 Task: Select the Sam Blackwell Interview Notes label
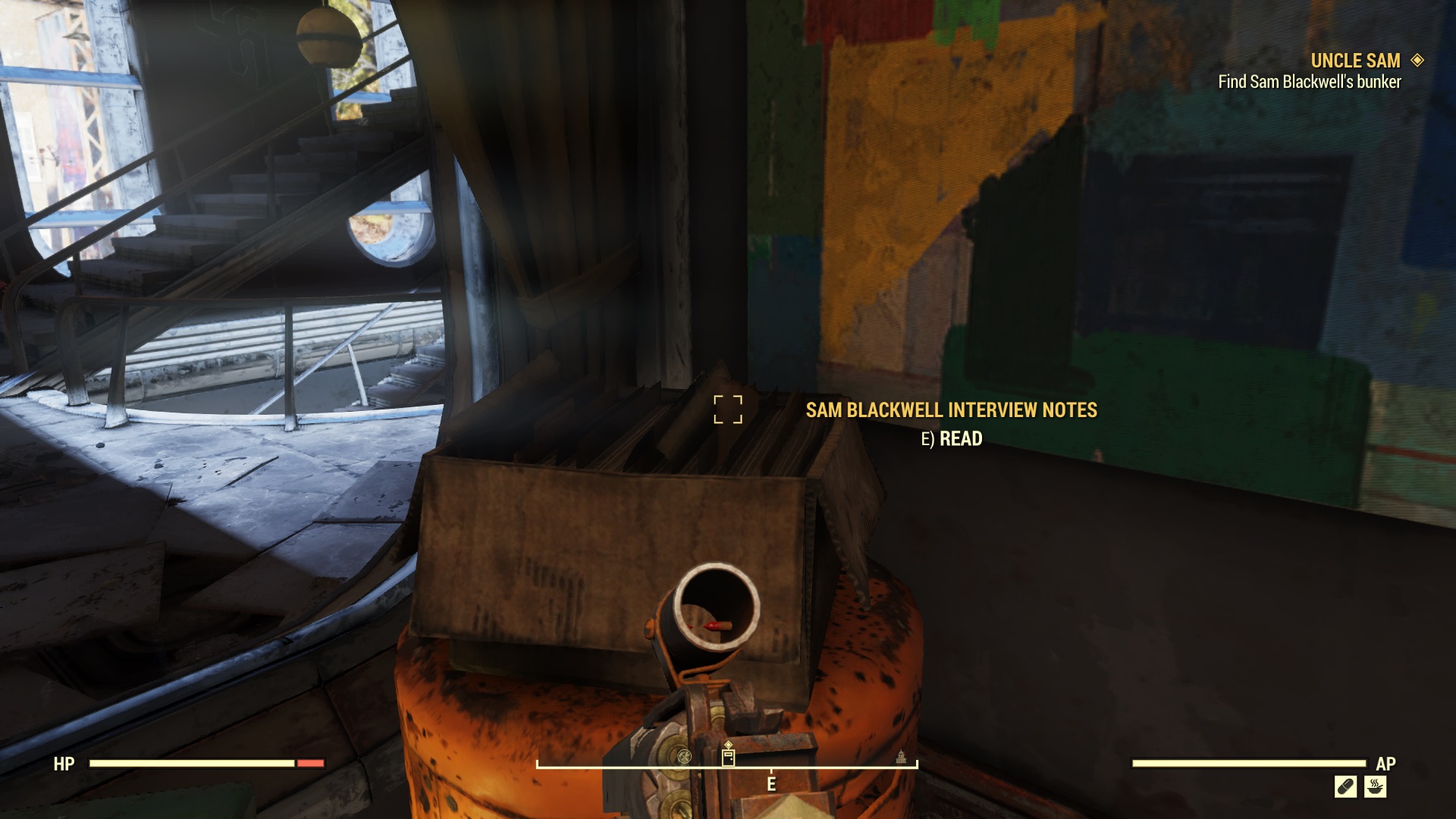[950, 409]
